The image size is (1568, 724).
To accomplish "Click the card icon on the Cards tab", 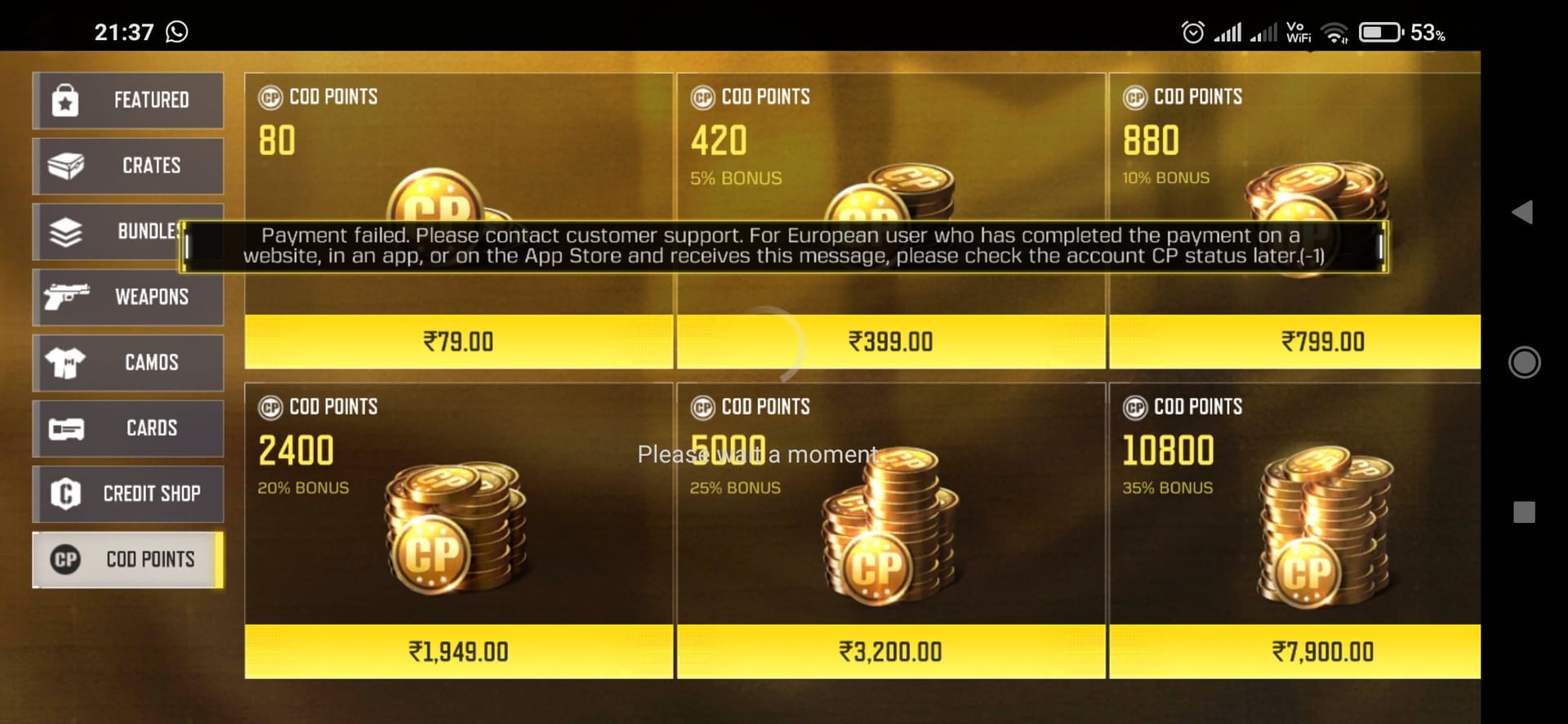I will pyautogui.click(x=67, y=427).
